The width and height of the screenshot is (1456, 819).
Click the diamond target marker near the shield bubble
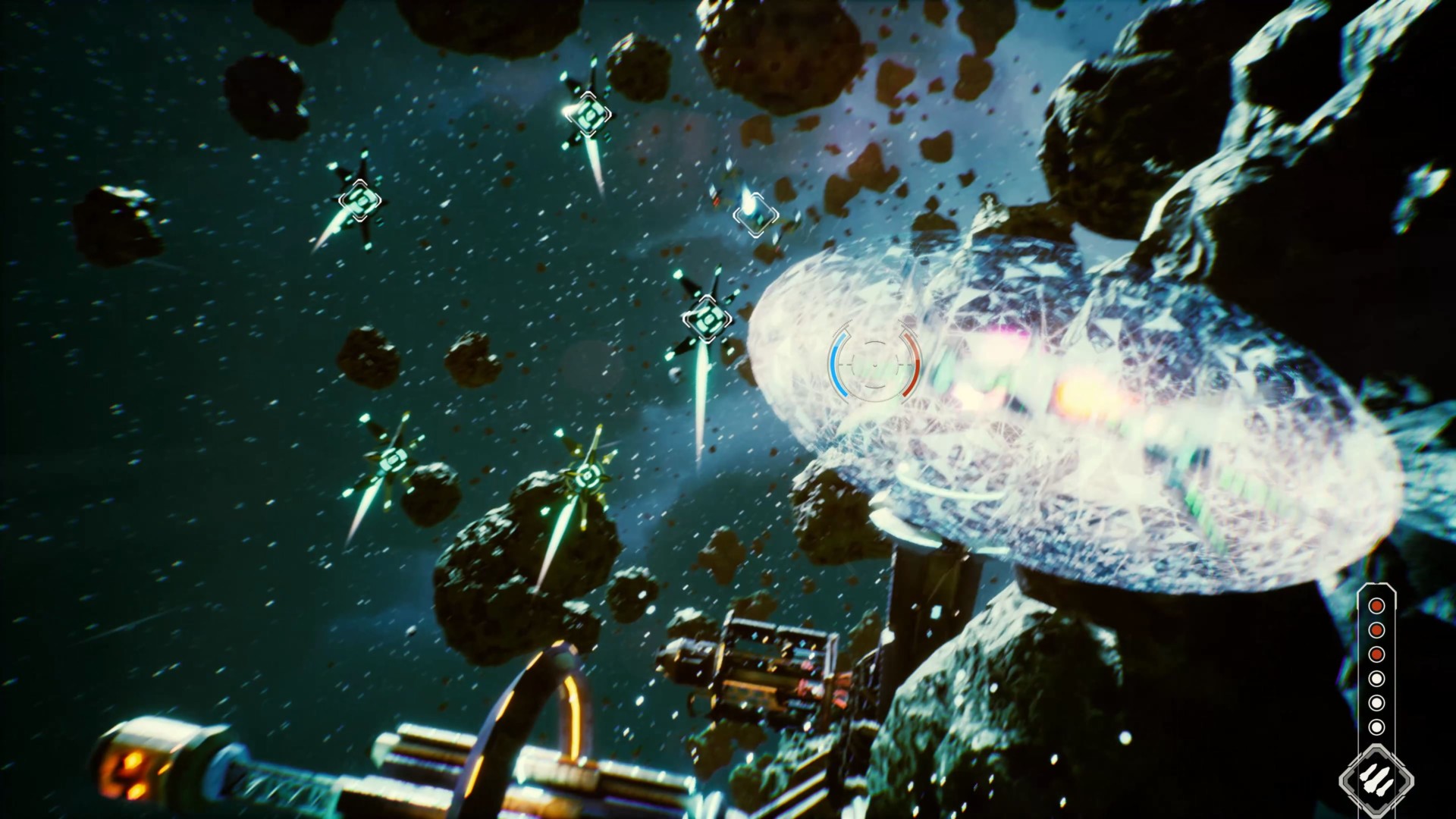[707, 320]
